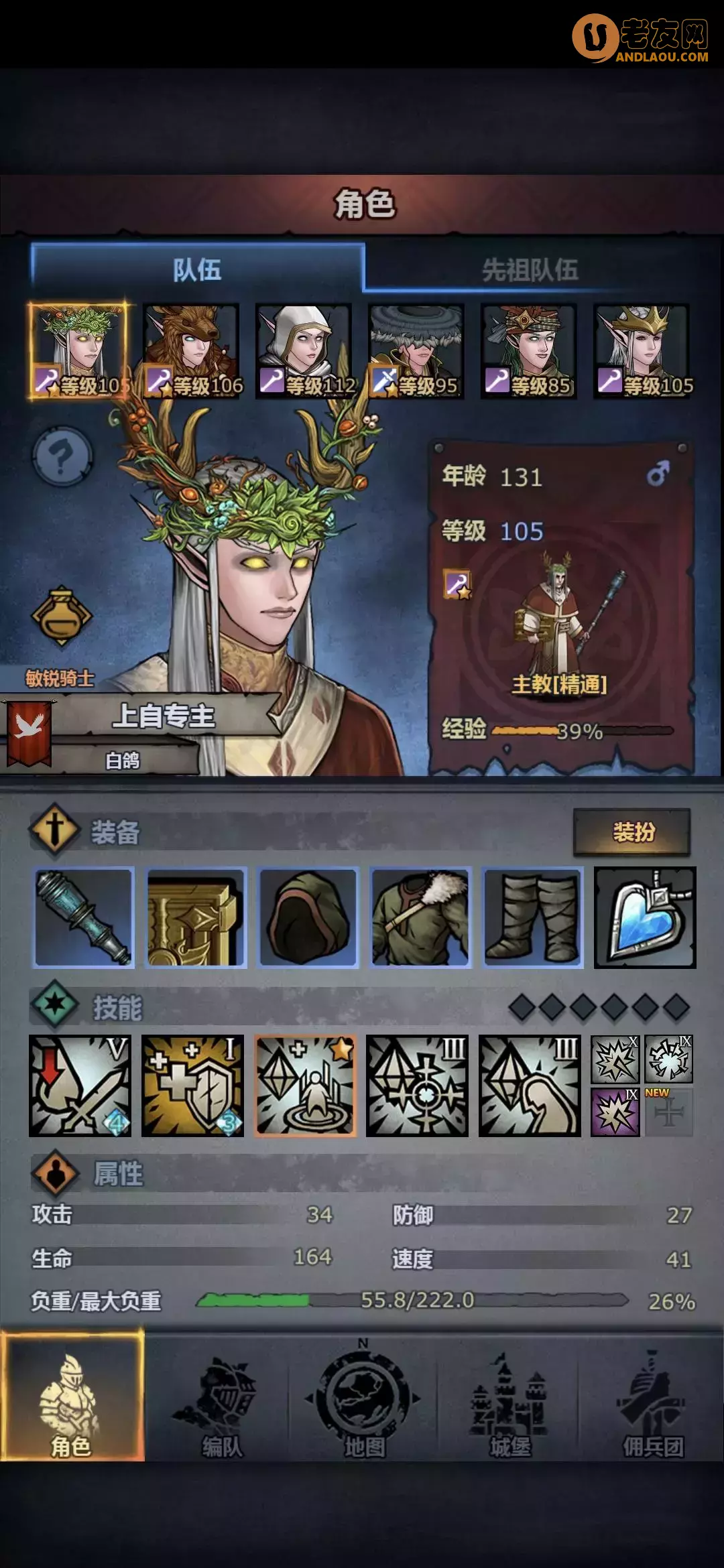Screen dimensions: 724x1568
Task: Open the 装扮 costume button
Action: 632,832
